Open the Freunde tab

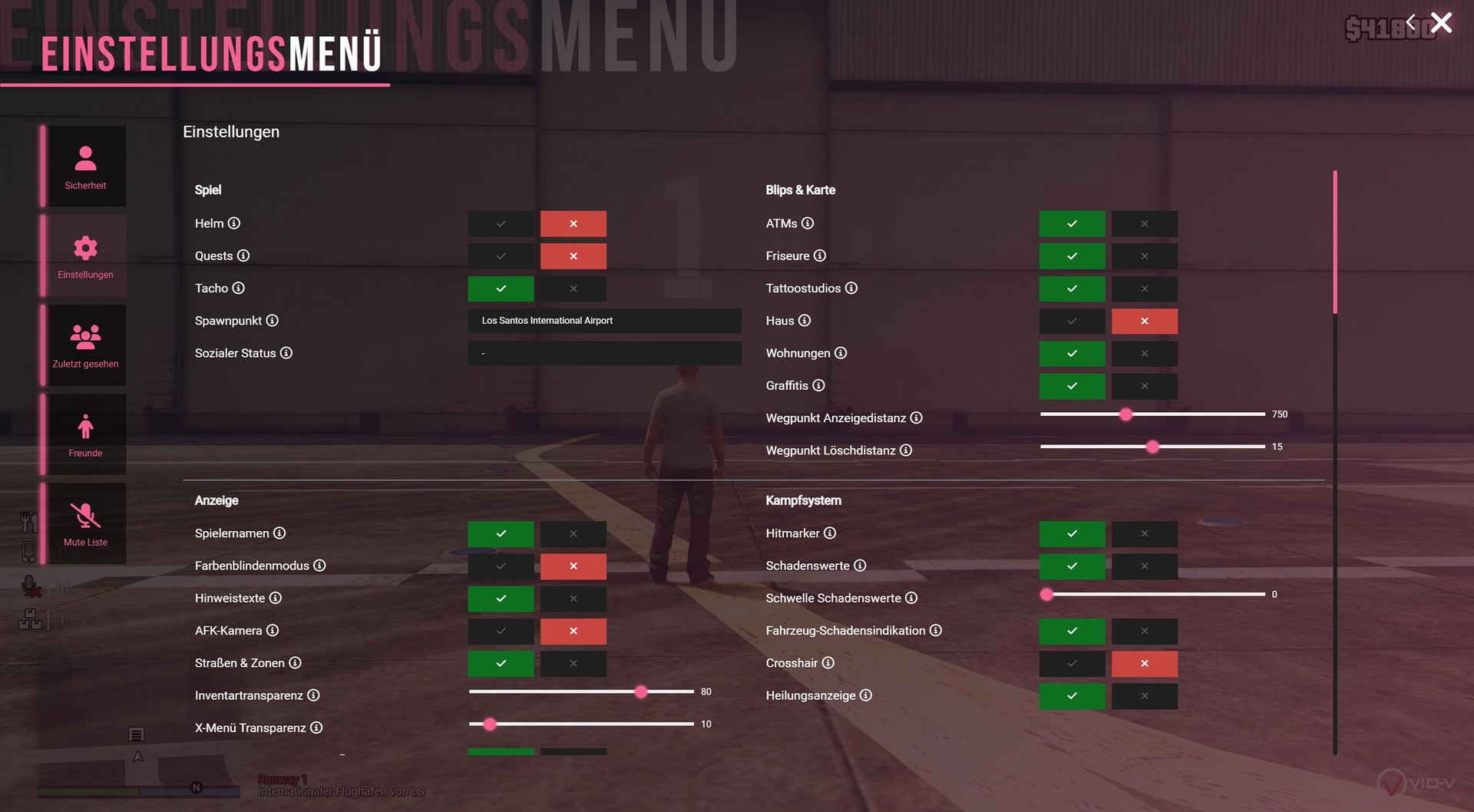tap(85, 434)
